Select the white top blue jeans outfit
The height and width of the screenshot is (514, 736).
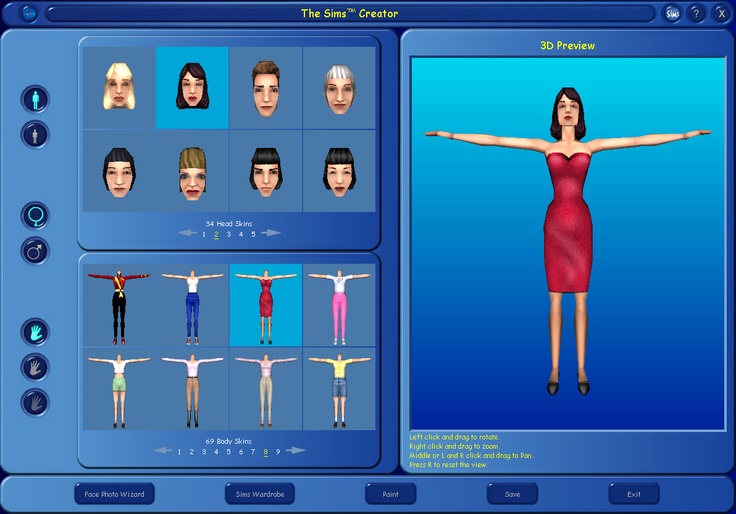[x=193, y=305]
